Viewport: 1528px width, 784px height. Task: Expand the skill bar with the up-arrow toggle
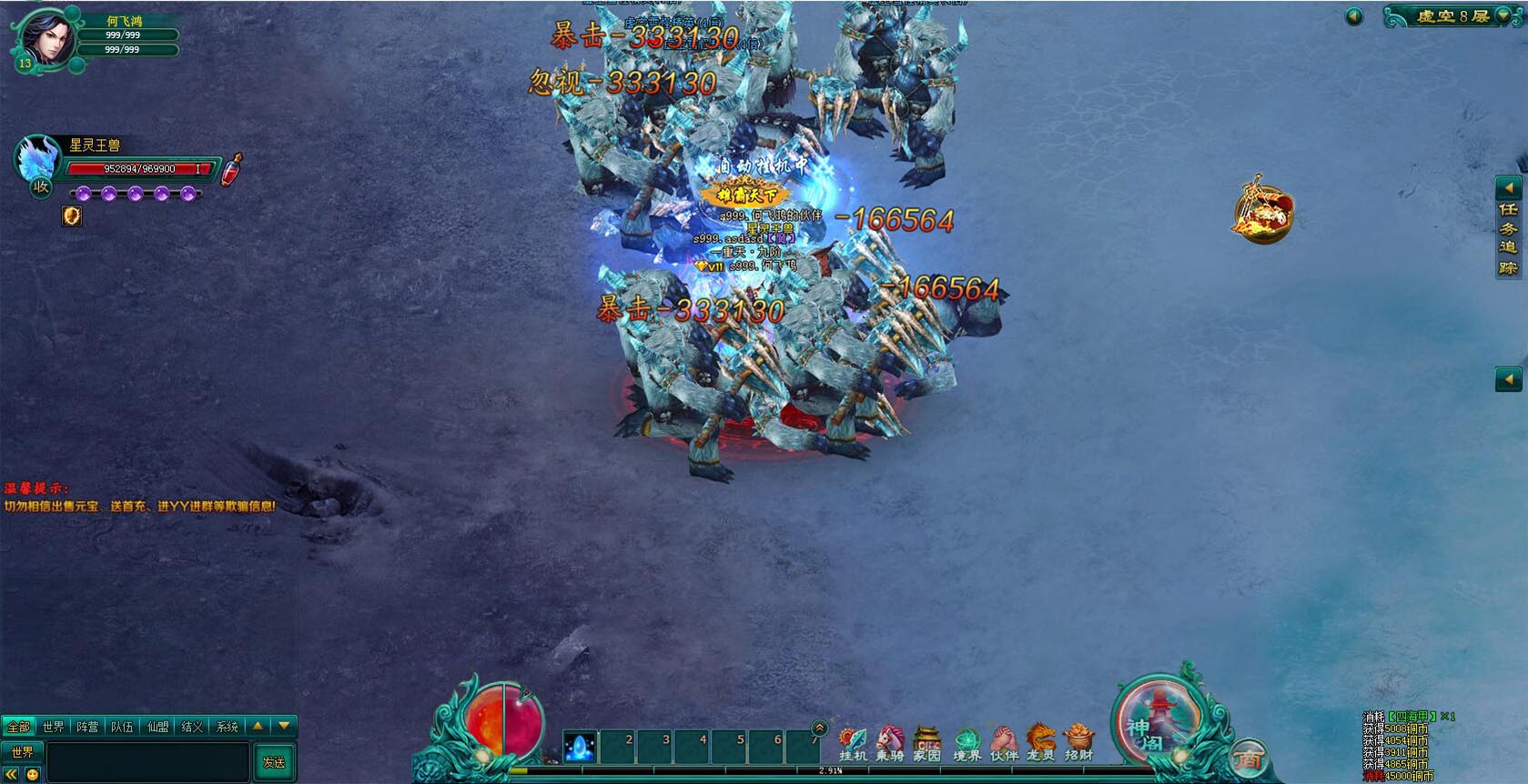pos(819,728)
